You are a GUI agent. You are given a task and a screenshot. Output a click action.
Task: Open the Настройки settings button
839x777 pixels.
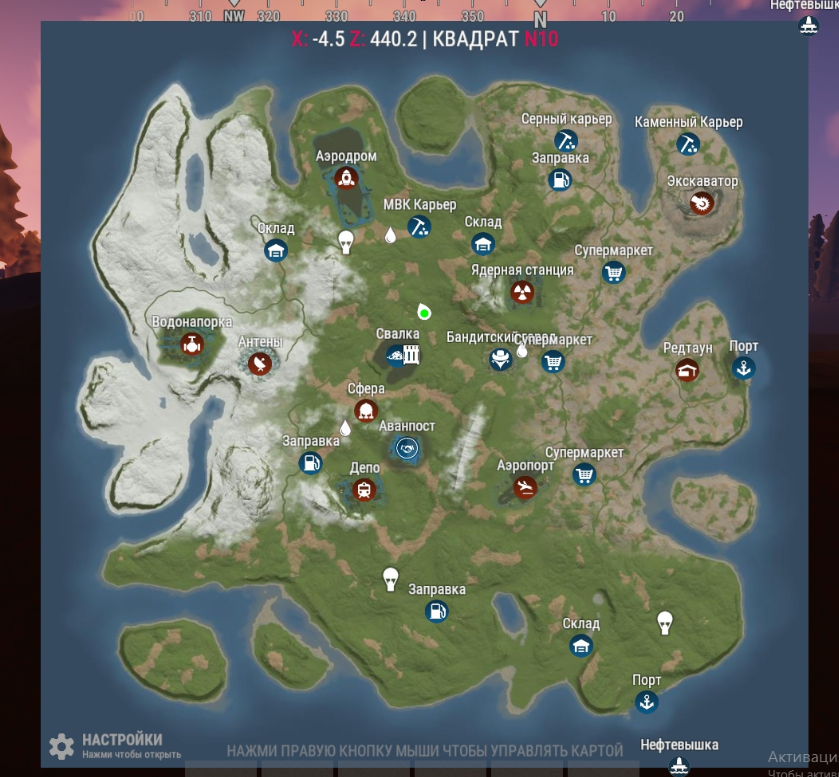pos(62,745)
